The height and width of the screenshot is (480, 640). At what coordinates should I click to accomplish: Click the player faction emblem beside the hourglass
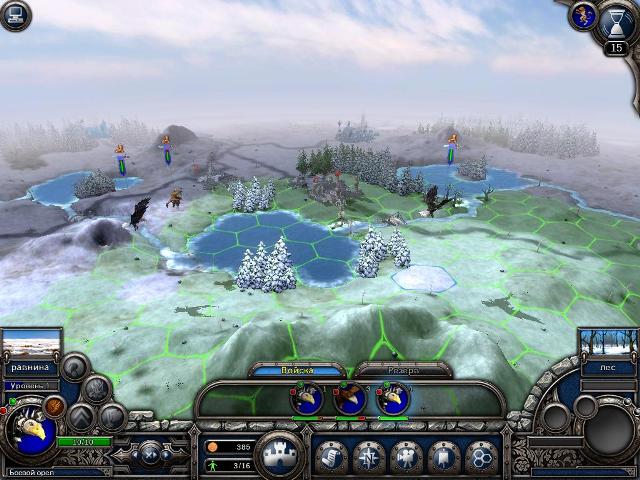pos(581,14)
